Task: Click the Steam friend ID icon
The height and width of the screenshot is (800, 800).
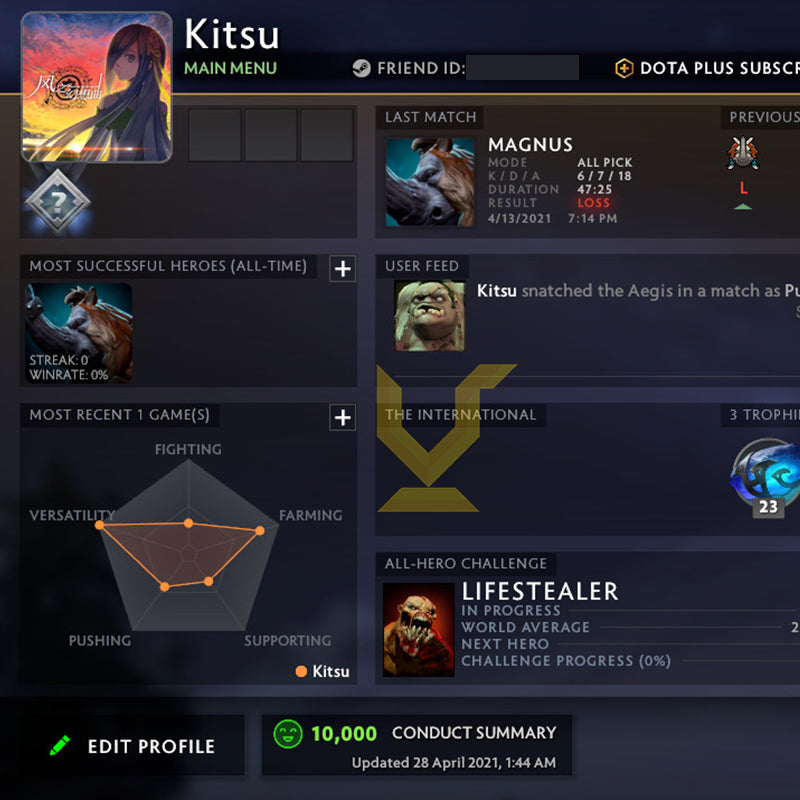Action: 361,69
